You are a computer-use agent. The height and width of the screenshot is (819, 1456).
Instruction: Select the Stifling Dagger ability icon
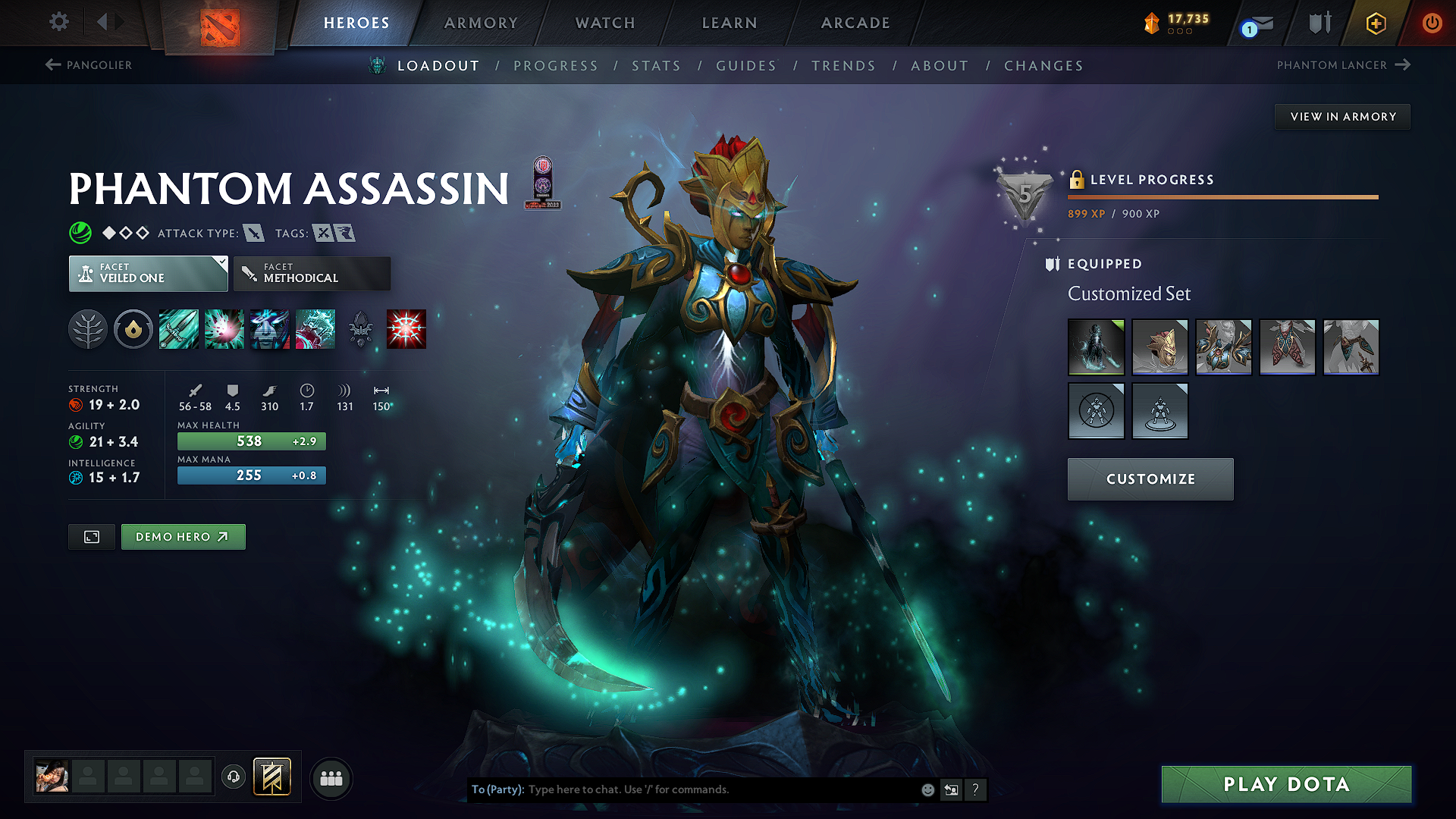178,328
